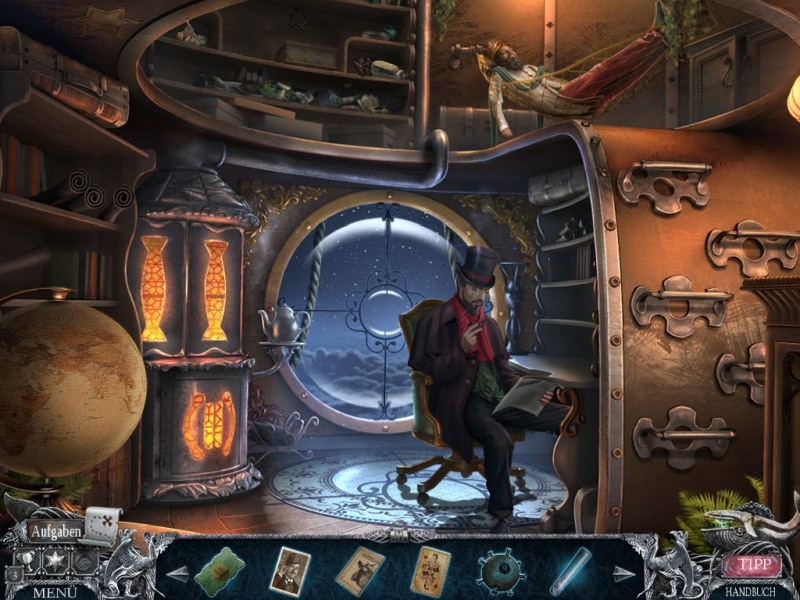Viewport: 800px width, 600px height.
Task: Open the Aufgaben task list
Action: tap(54, 531)
